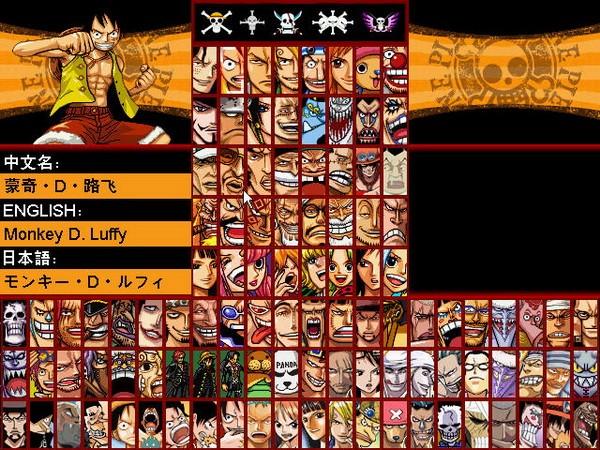This screenshot has width=600, height=450.
Task: Pick the pink-haired woman's portrait
Action: point(259,270)
